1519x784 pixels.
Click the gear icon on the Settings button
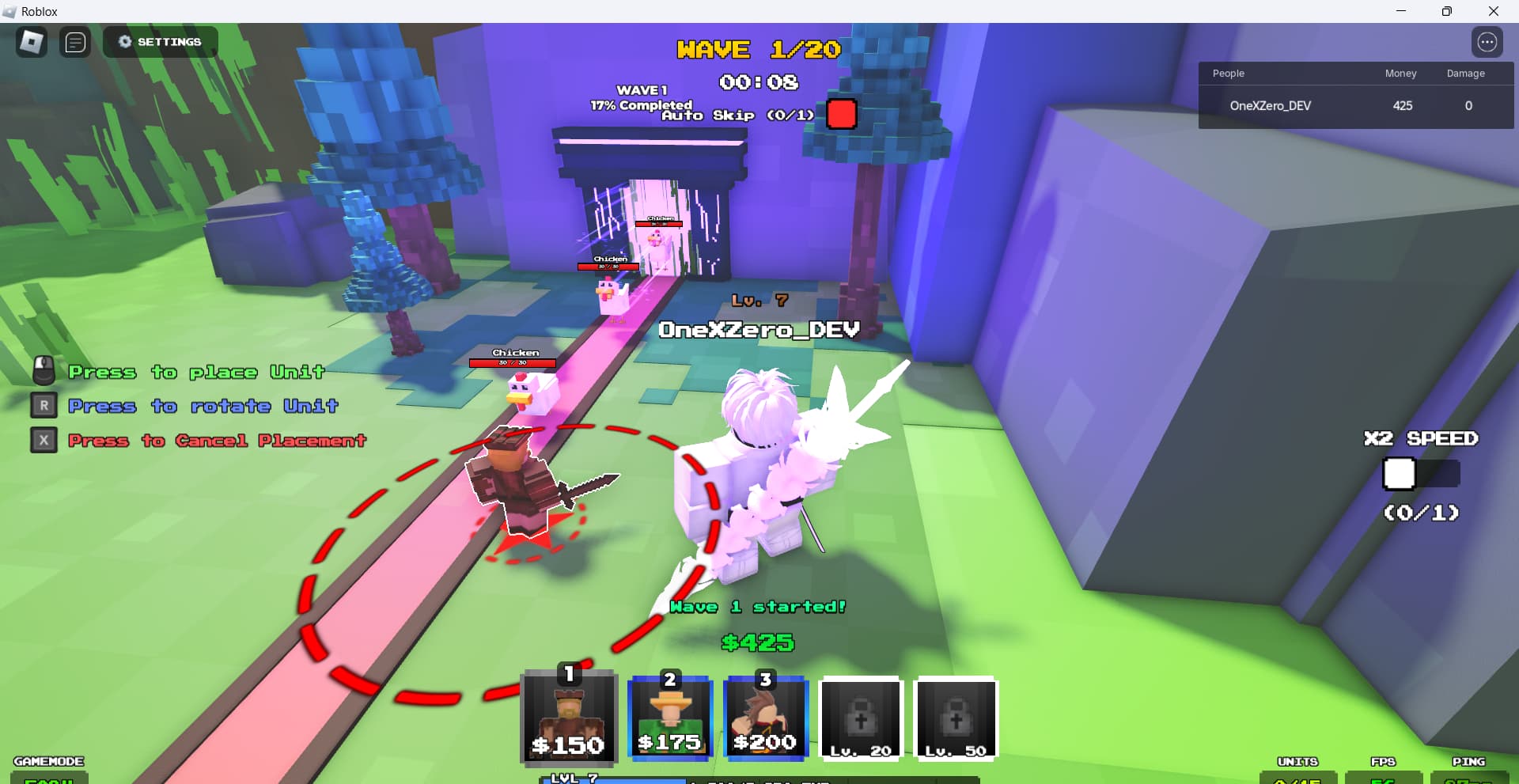point(125,41)
